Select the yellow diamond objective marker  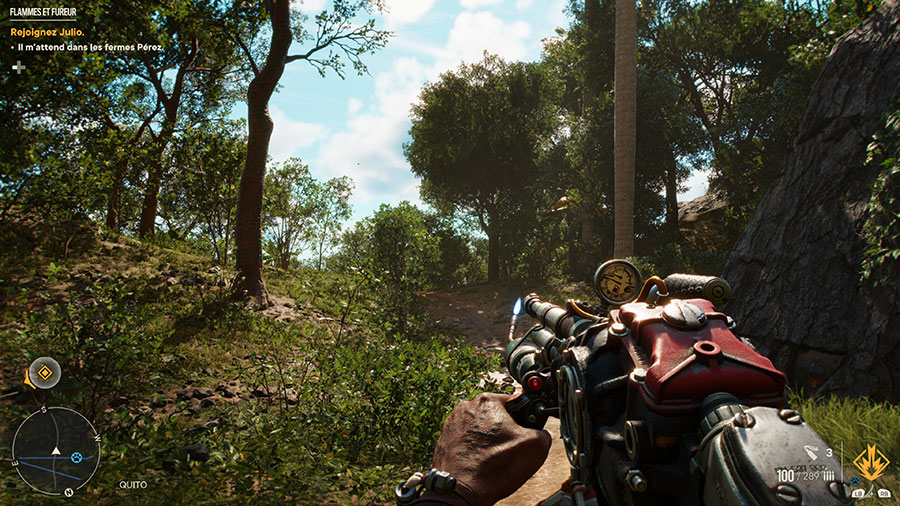point(44,373)
